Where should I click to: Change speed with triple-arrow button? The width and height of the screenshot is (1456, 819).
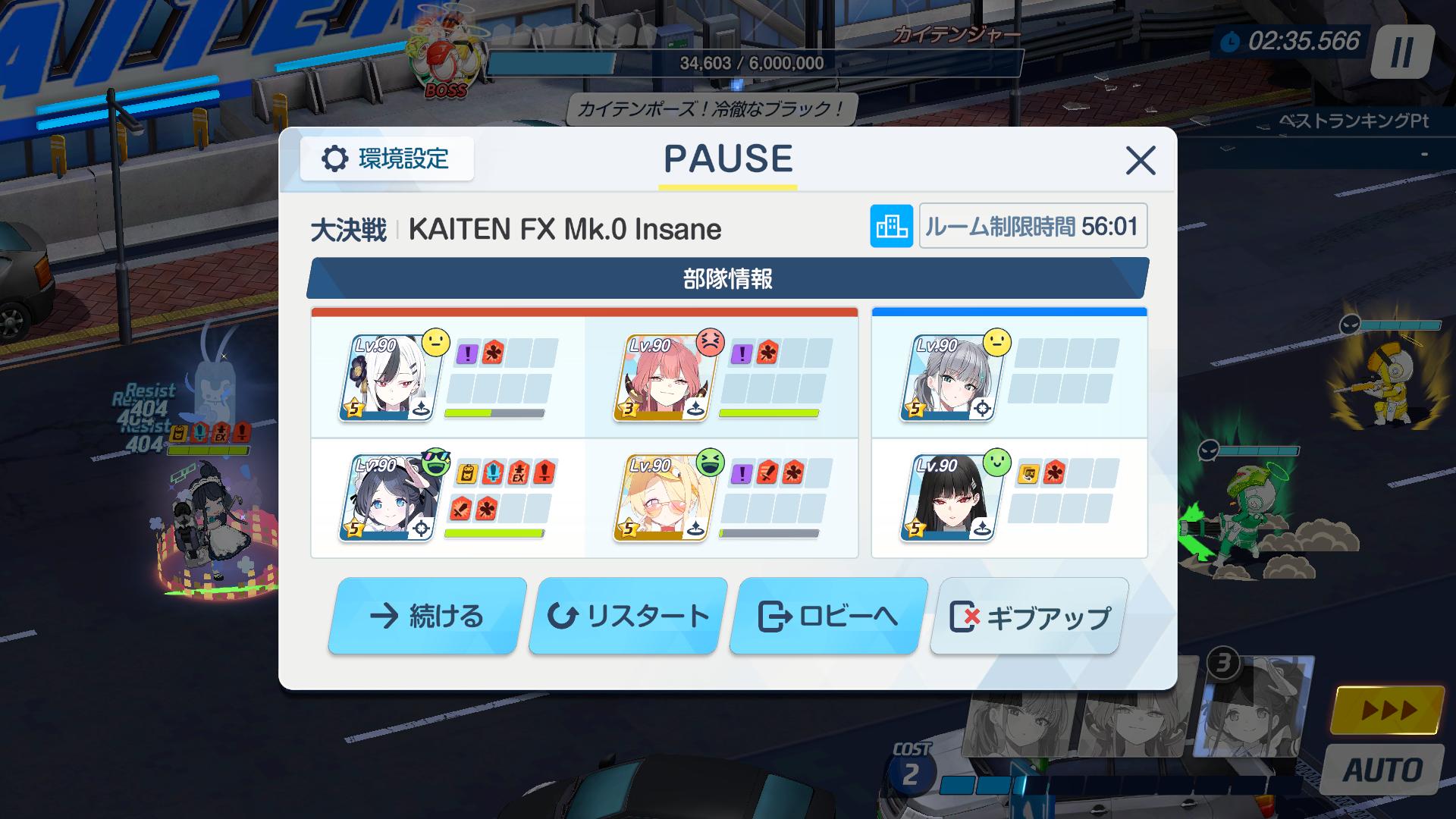pos(1388,710)
